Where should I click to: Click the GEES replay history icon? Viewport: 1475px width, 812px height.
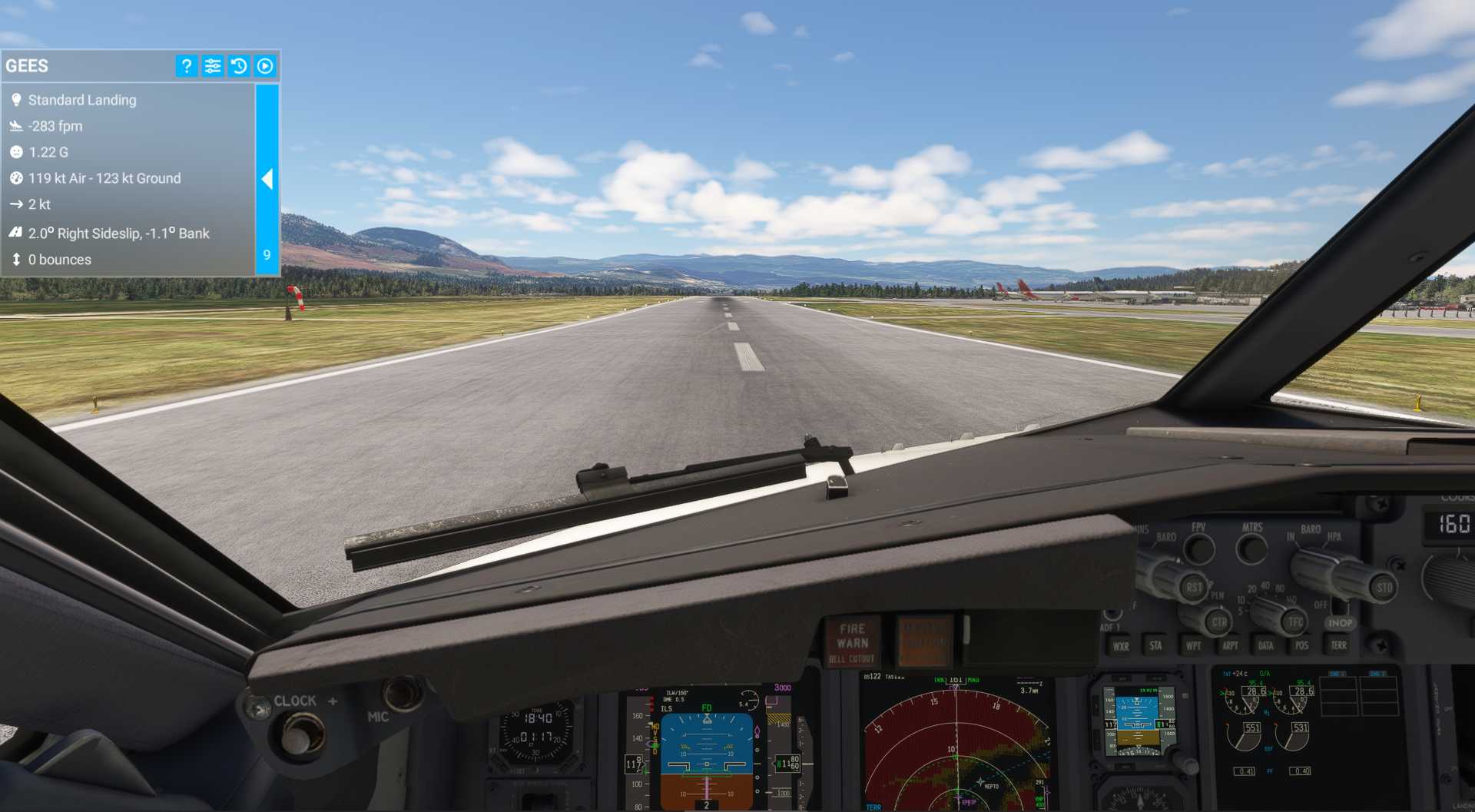pyautogui.click(x=239, y=66)
